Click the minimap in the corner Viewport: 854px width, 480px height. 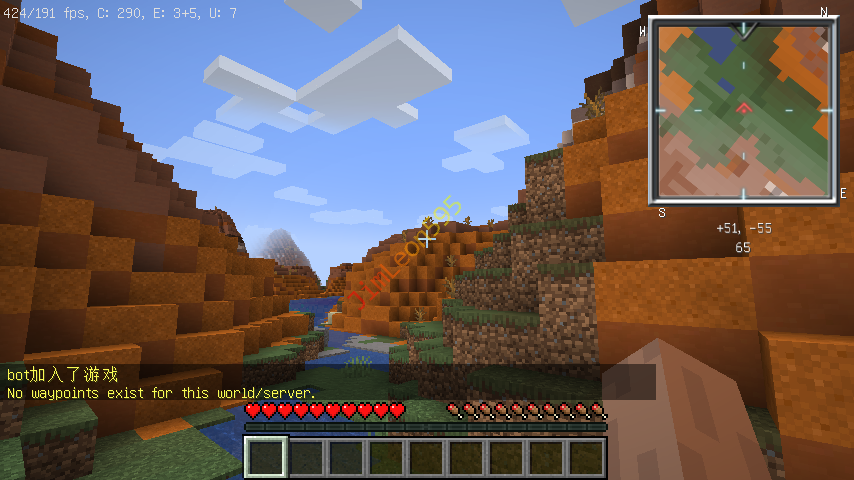pos(742,110)
